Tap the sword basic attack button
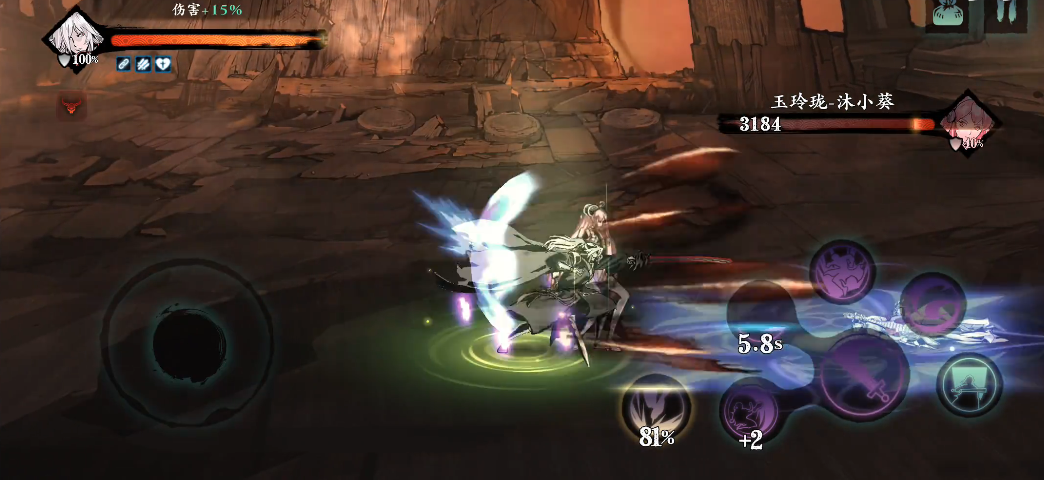 pos(863,377)
